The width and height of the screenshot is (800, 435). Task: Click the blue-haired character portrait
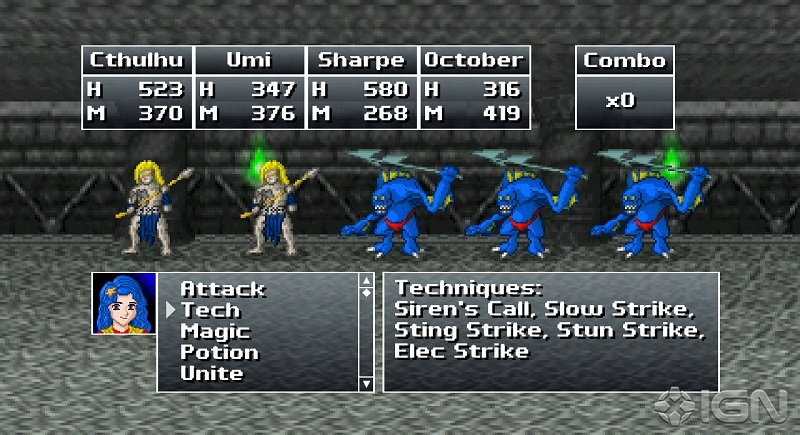coord(124,303)
